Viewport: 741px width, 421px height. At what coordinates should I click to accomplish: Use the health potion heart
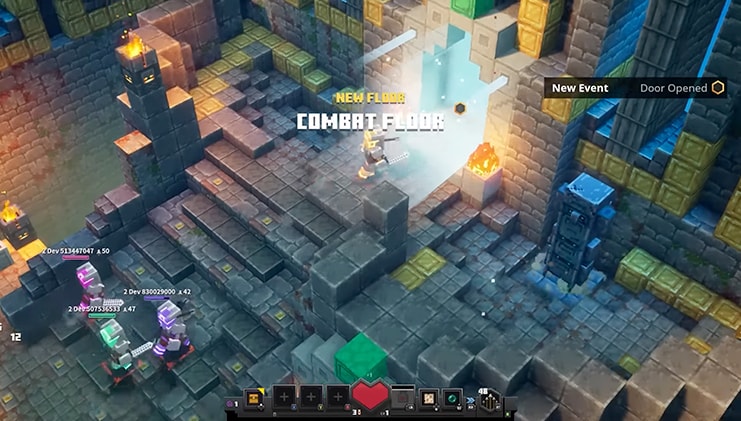[372, 396]
